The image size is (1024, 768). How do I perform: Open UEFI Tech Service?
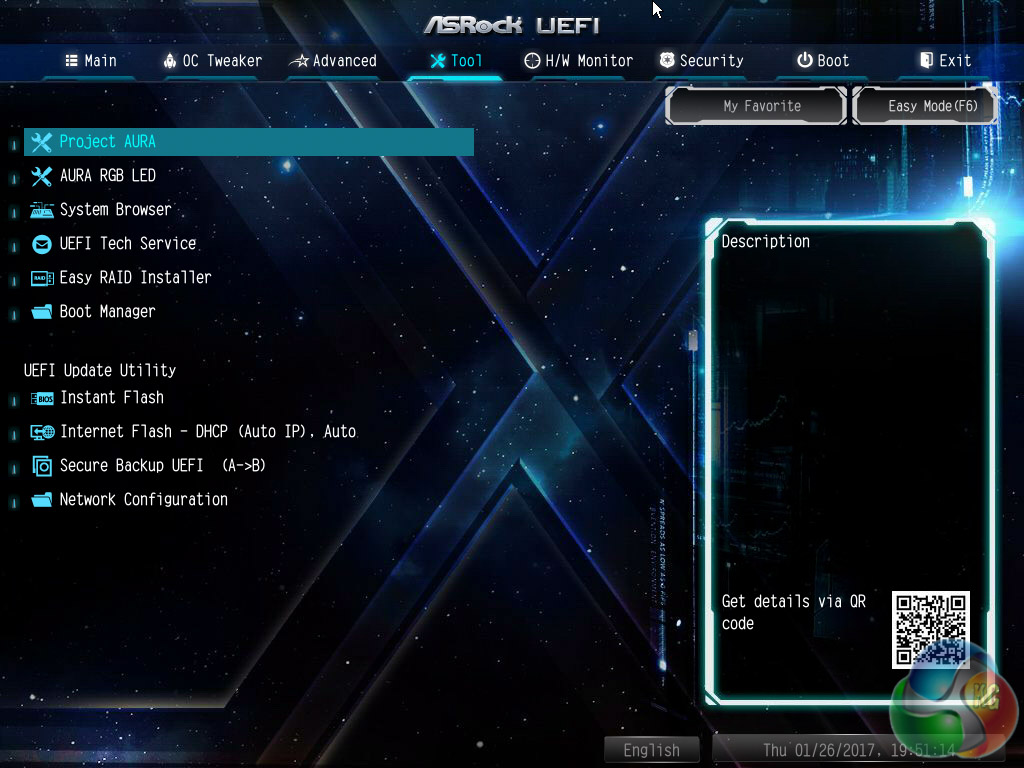pos(127,244)
